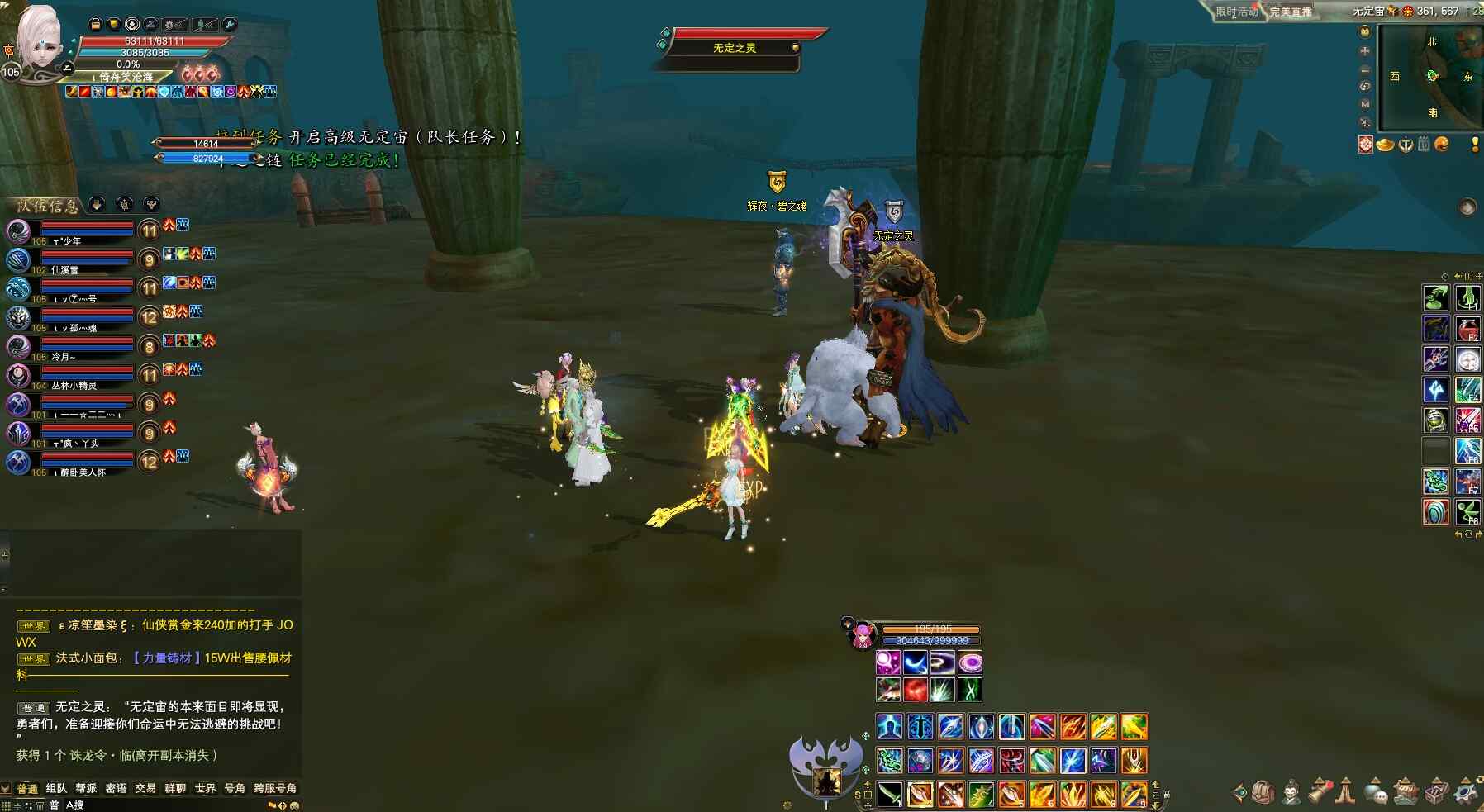1484x812 pixels.
Task: Target the 无定之灵 boss frame
Action: pos(734,47)
